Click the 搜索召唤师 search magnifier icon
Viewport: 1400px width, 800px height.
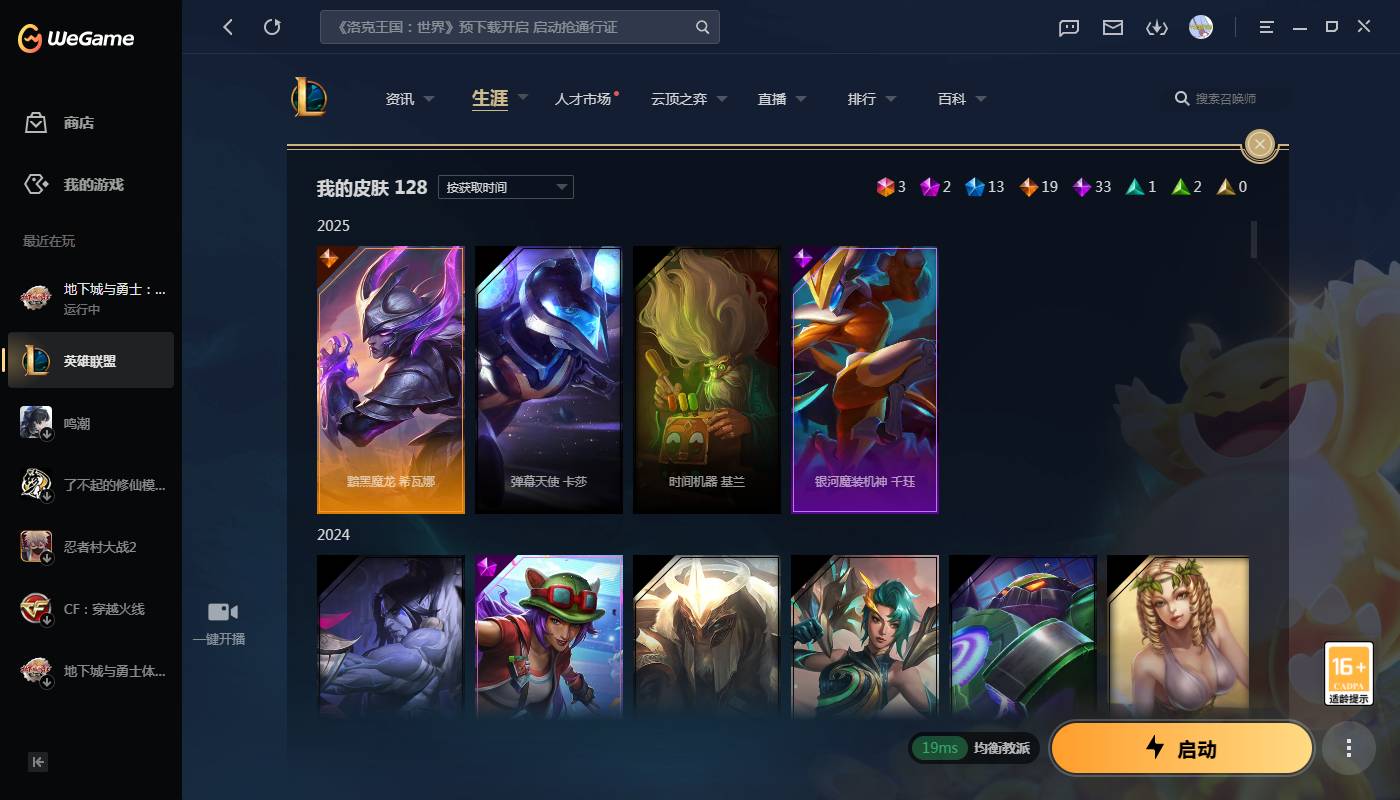click(x=1181, y=98)
